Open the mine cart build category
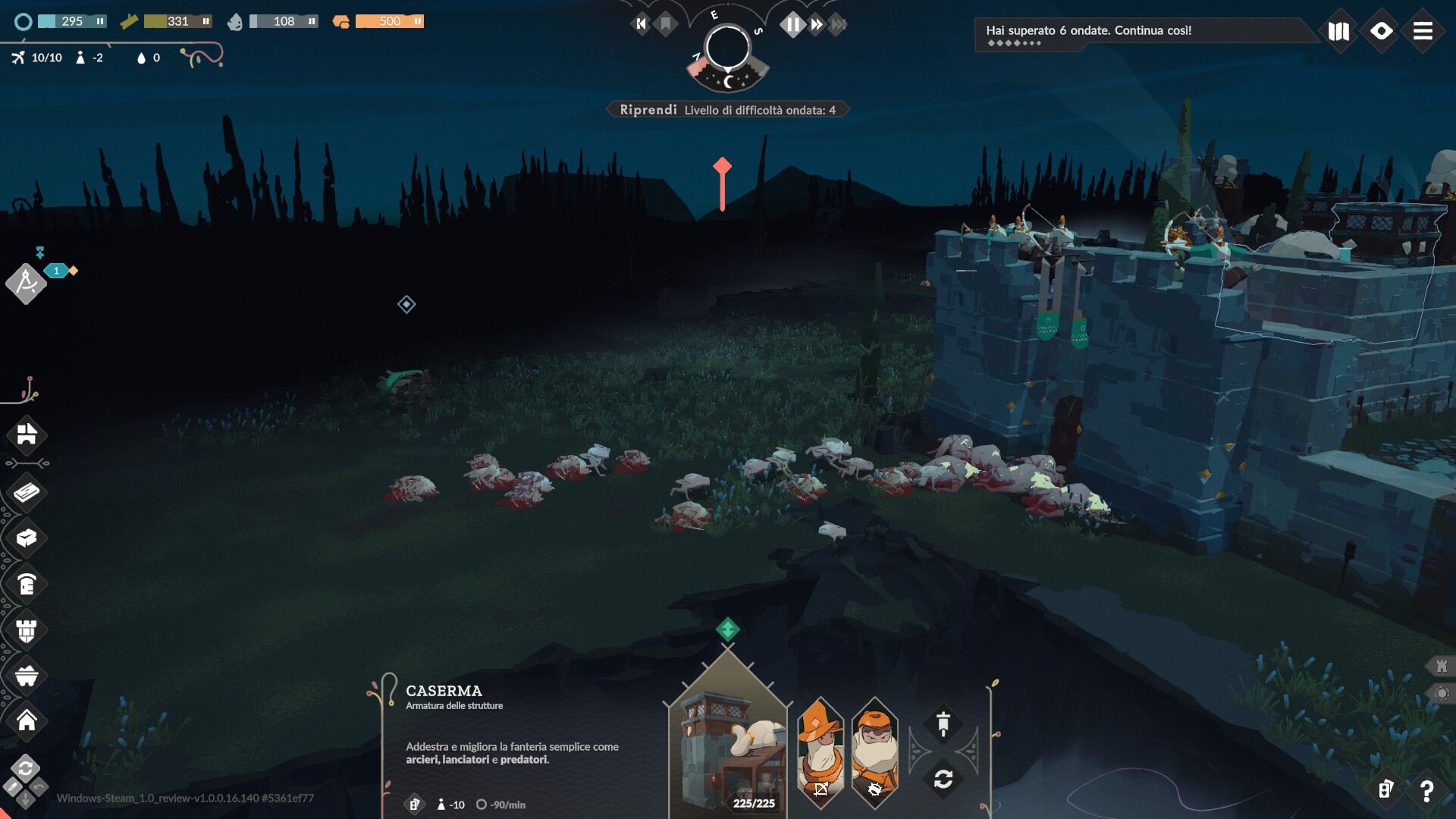Viewport: 1456px width, 819px height. tap(27, 676)
